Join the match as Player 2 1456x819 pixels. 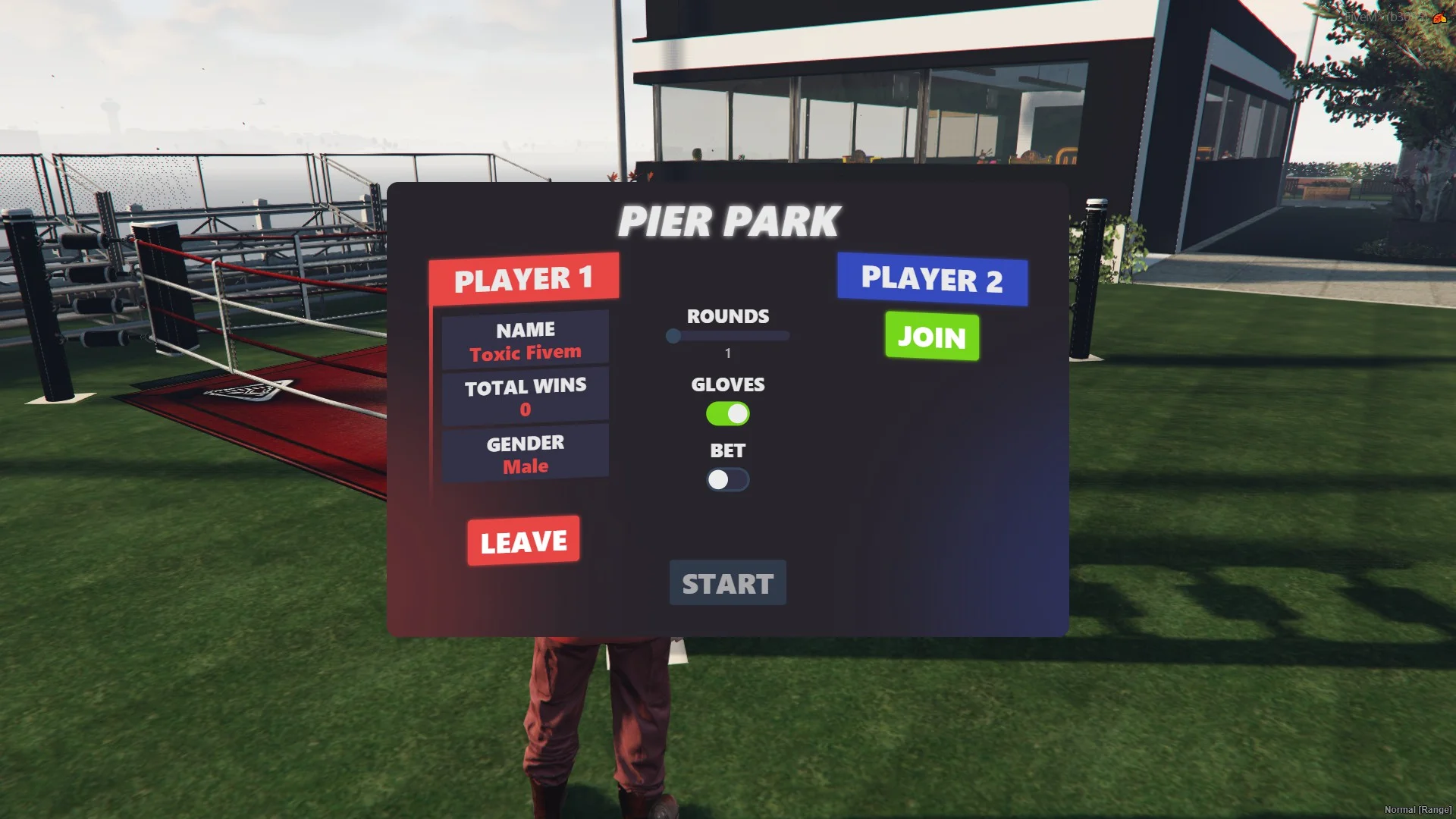pyautogui.click(x=931, y=336)
